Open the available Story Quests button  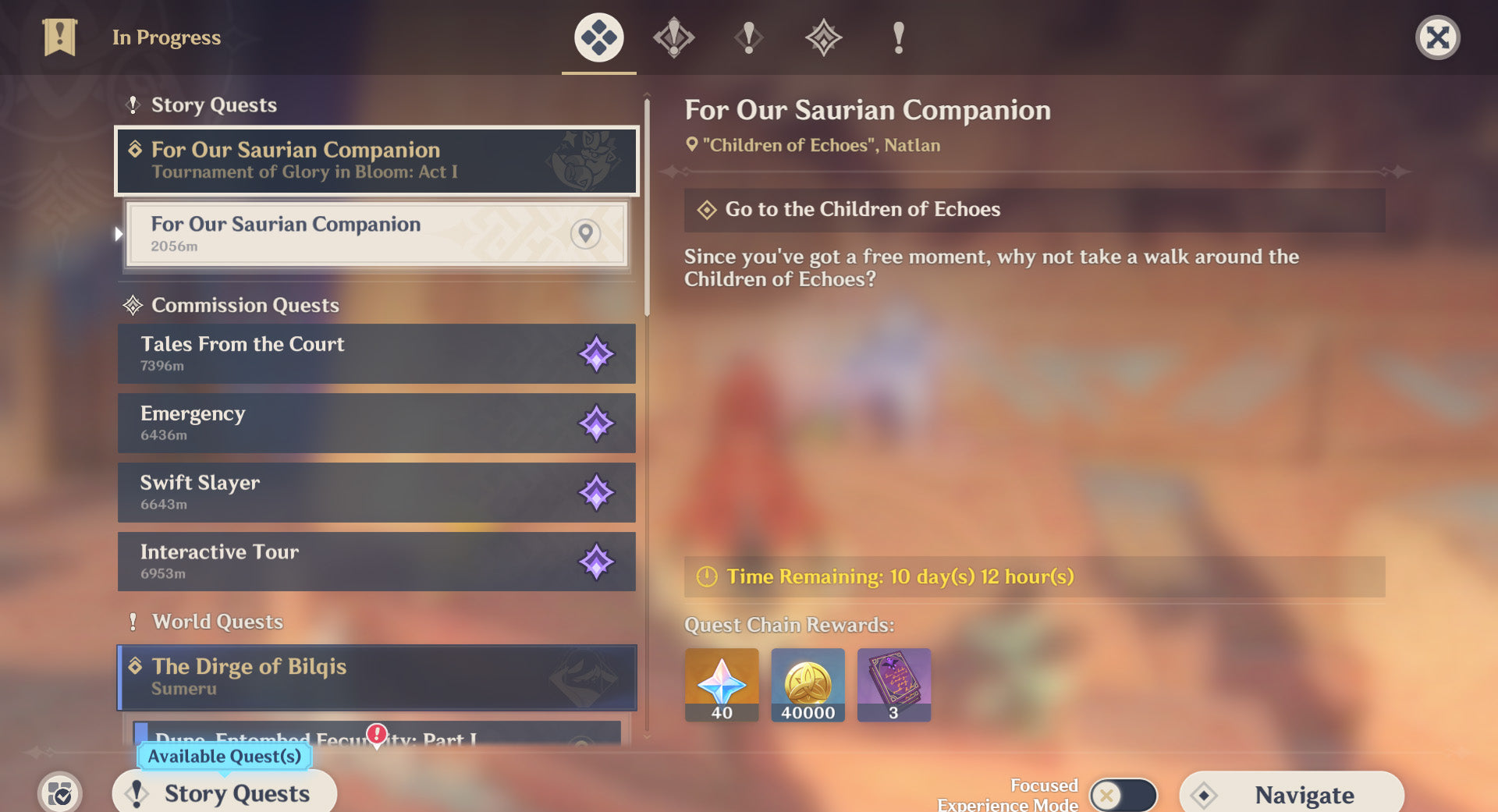click(x=225, y=793)
